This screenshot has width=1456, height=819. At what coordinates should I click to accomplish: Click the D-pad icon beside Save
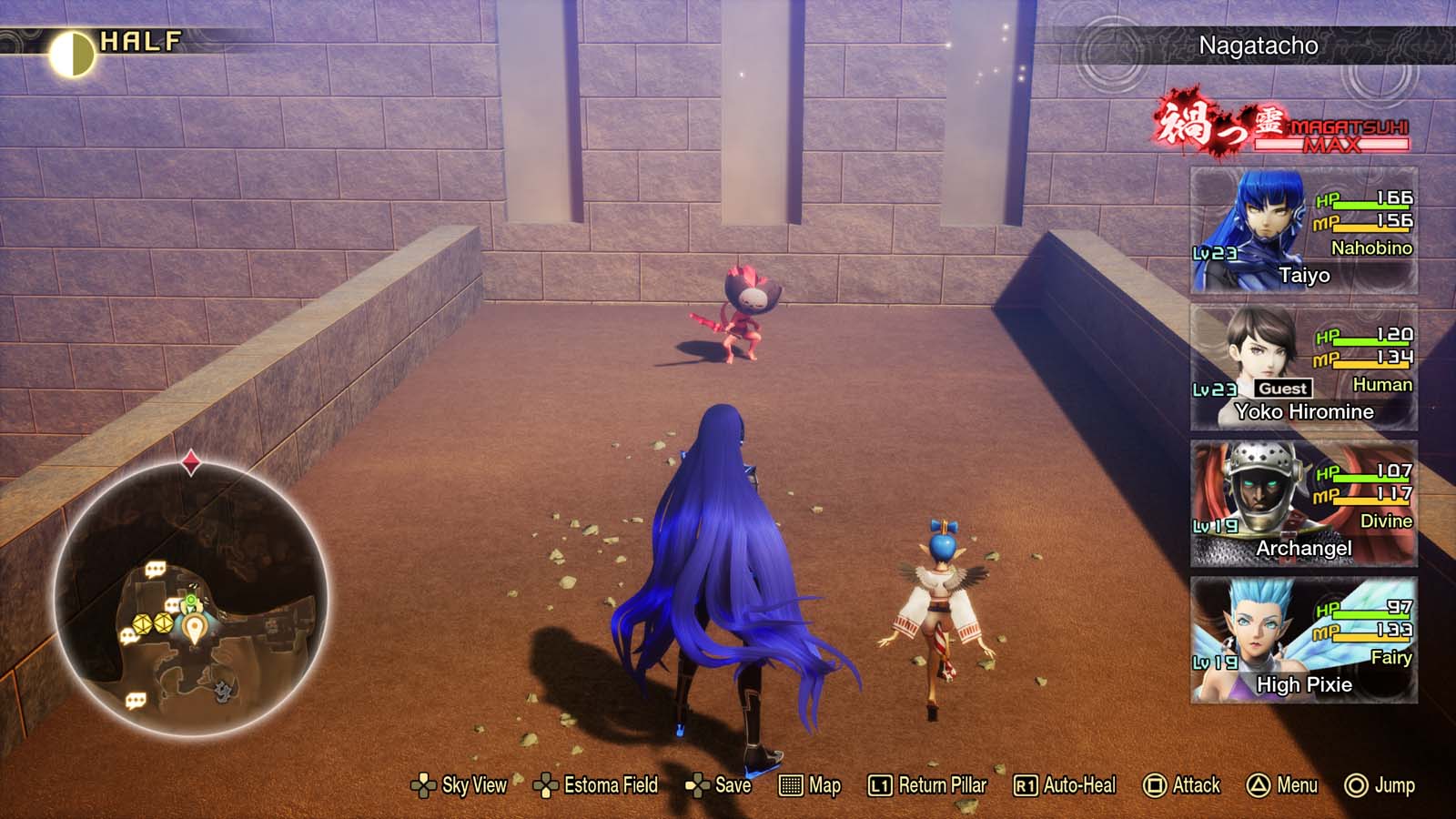697,784
